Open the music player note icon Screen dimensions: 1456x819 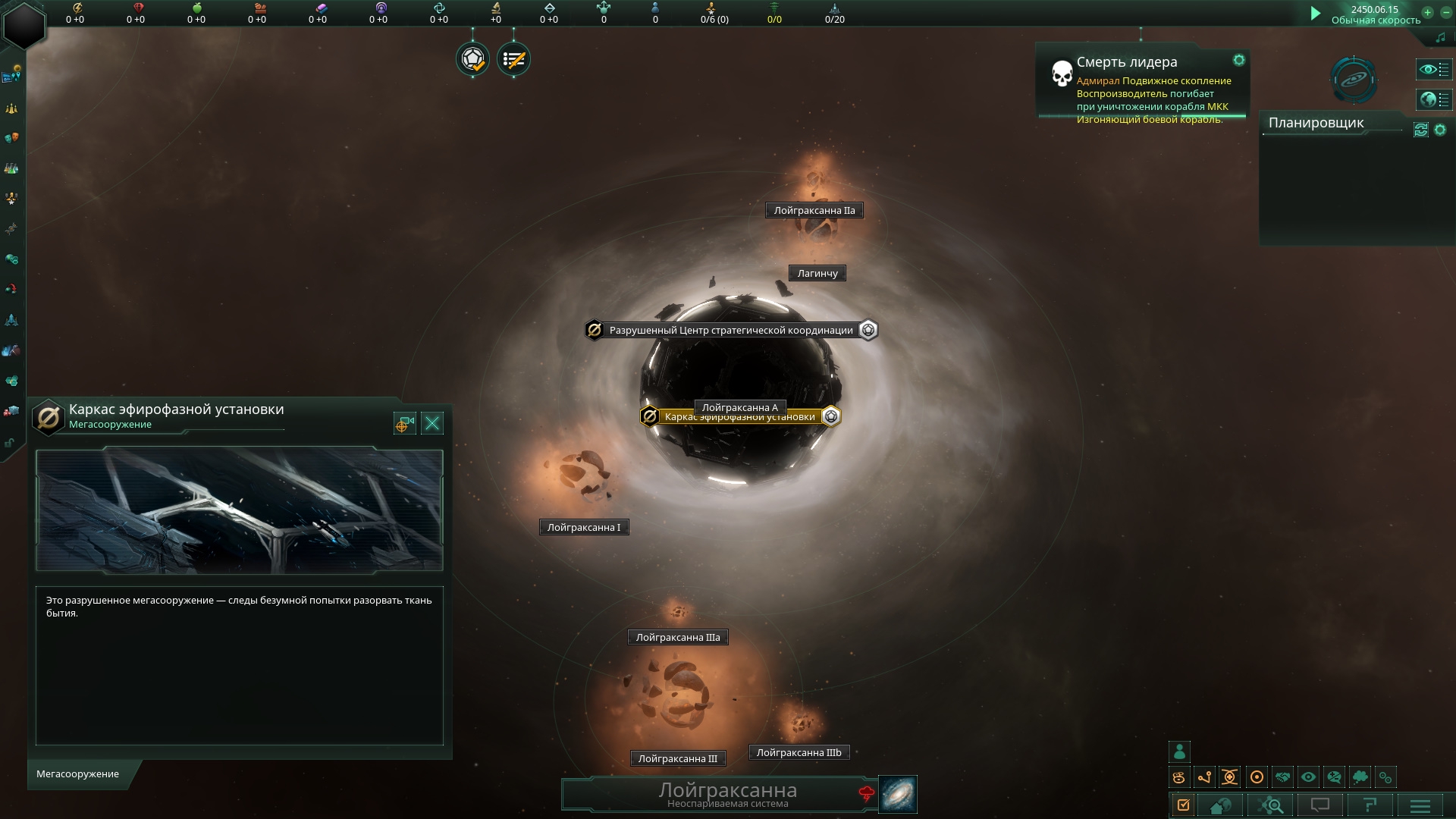(x=1441, y=37)
